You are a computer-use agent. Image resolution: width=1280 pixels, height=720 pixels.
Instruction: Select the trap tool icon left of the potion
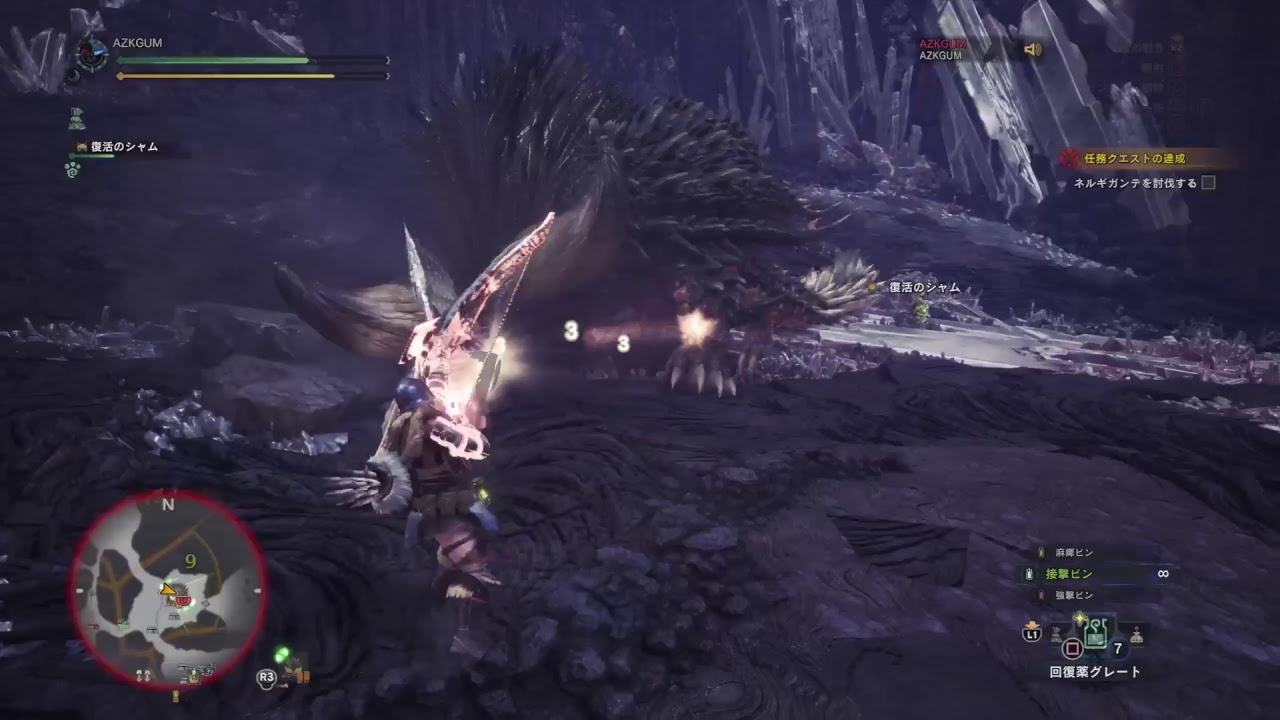pyautogui.click(x=1055, y=633)
